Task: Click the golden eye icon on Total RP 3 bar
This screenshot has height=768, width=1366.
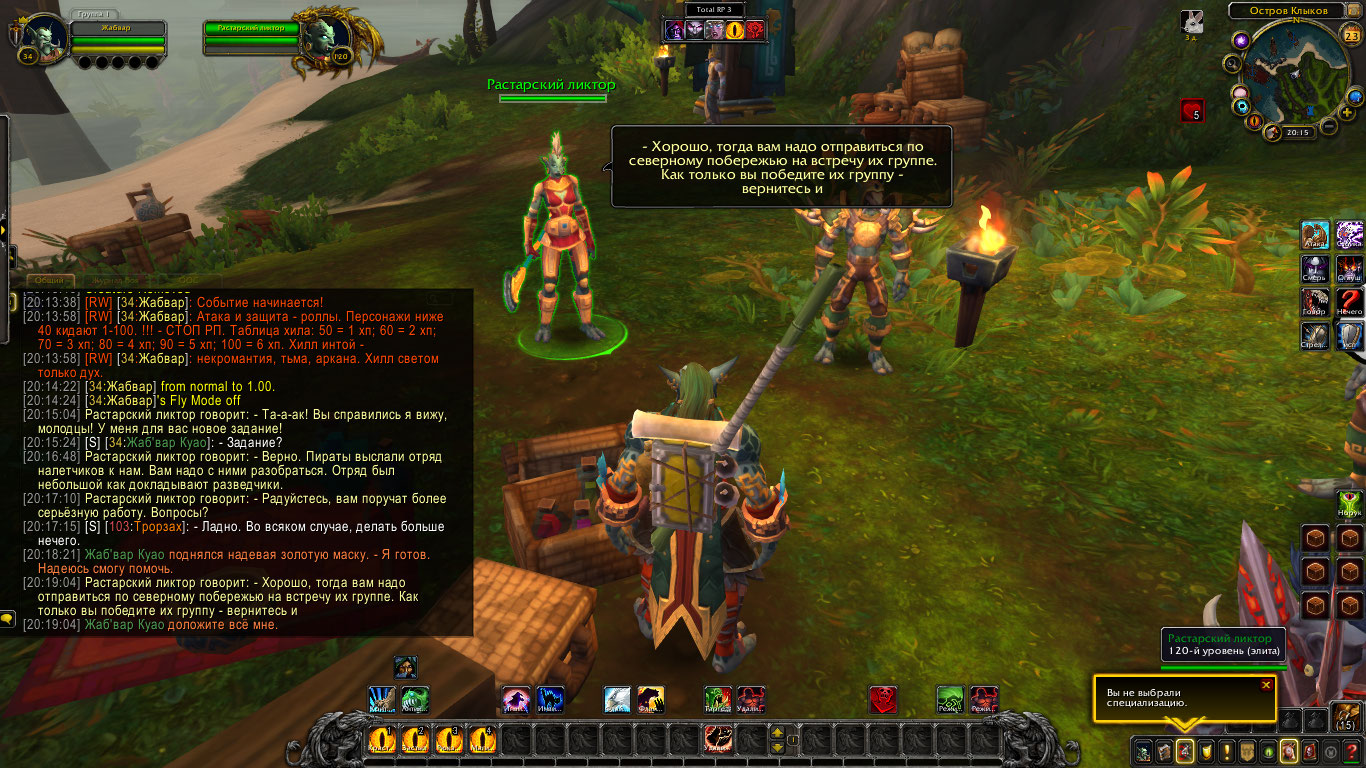Action: pos(735,30)
